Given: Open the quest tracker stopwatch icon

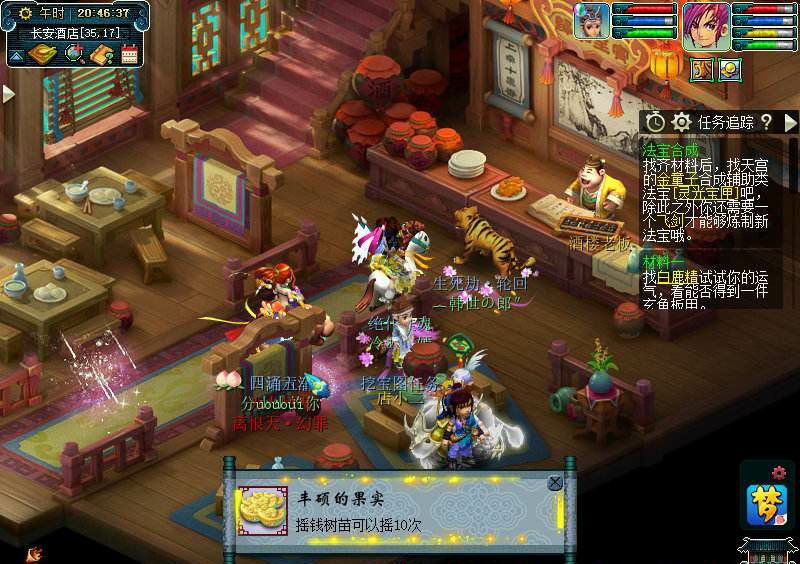Looking at the screenshot, I should pyautogui.click(x=655, y=122).
